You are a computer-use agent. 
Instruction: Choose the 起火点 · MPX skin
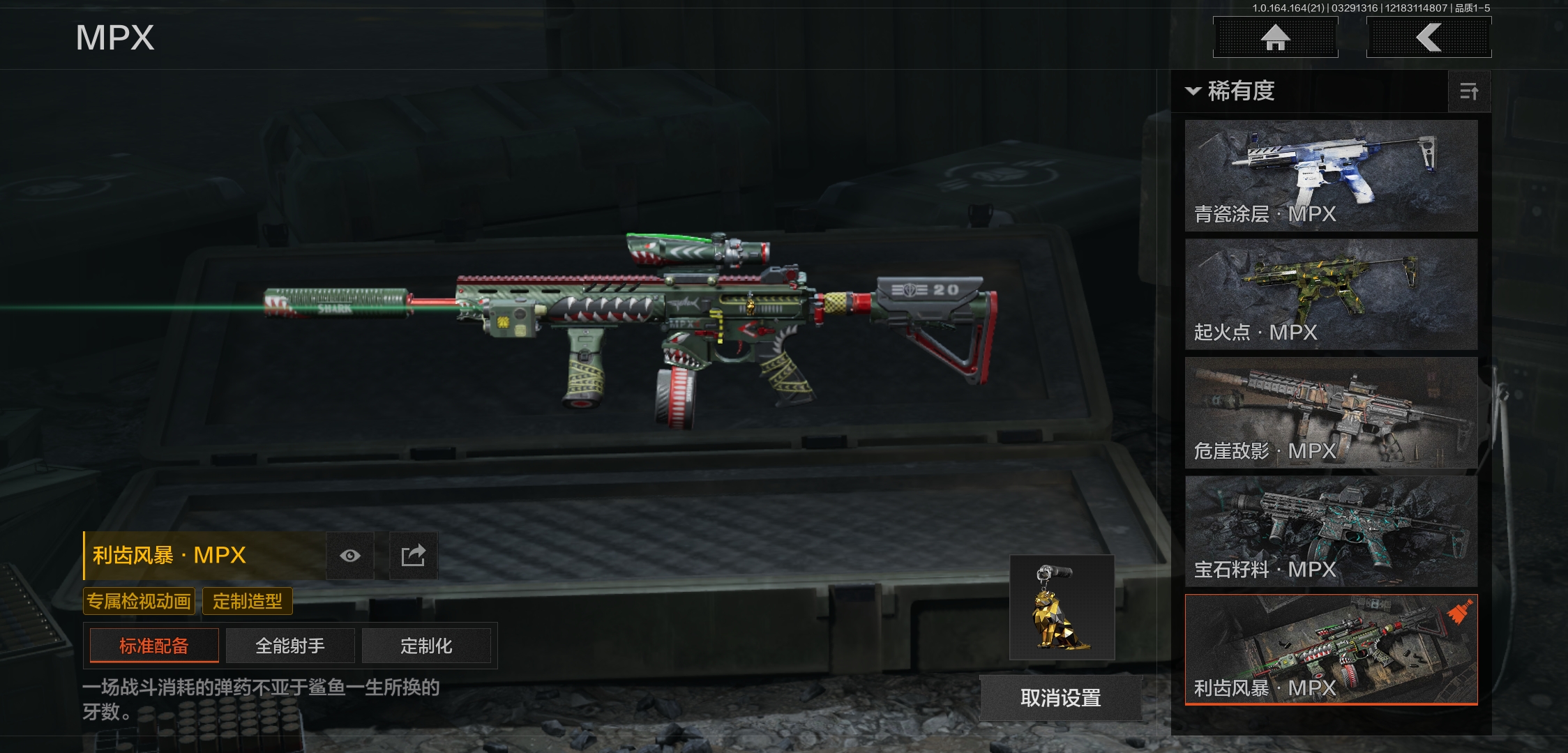coord(1331,294)
